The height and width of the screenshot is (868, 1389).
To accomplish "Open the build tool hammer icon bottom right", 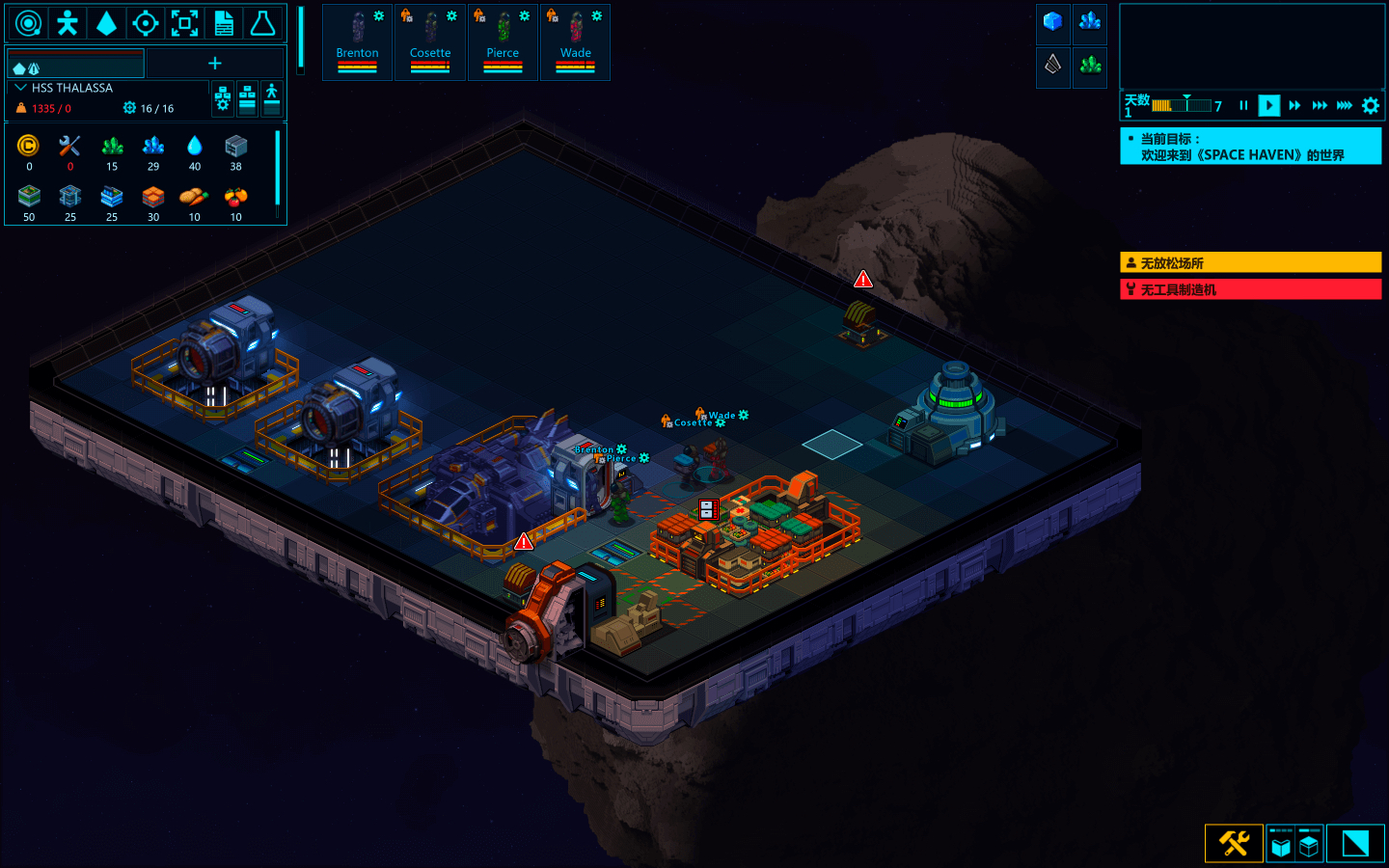I will [x=1233, y=842].
